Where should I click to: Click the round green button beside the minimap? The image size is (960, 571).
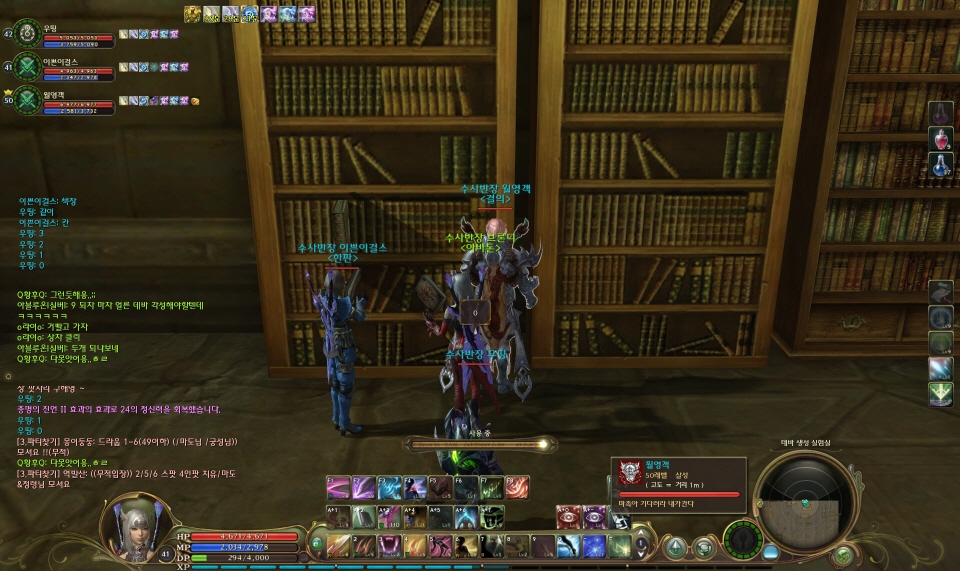pos(843,553)
